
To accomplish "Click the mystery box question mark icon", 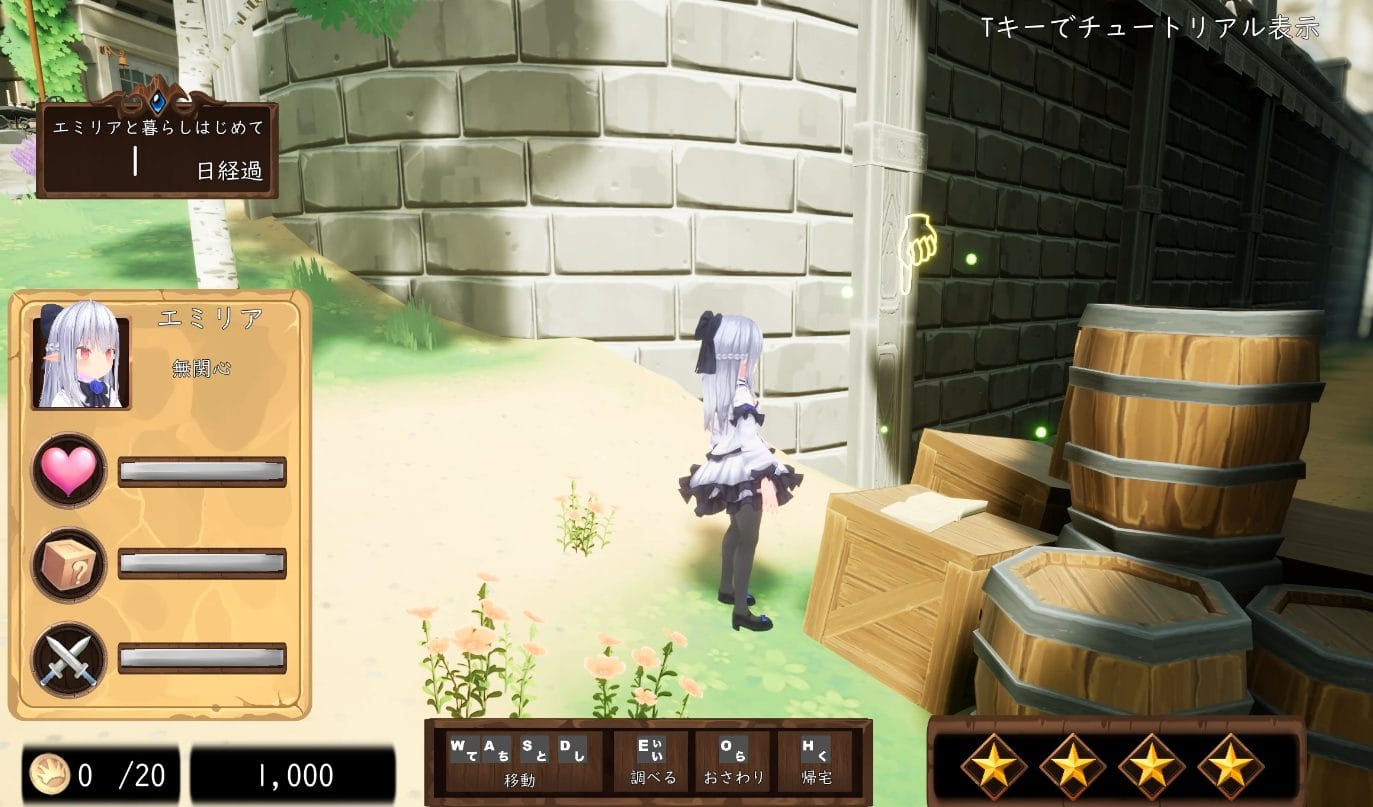I will [x=68, y=564].
